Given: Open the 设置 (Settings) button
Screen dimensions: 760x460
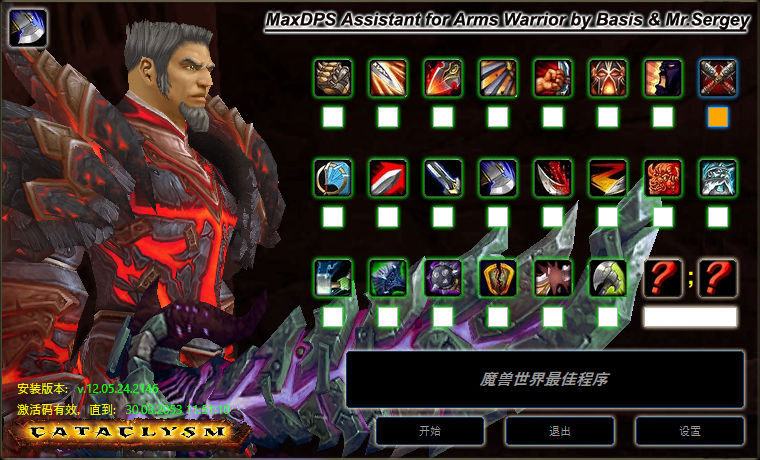Looking at the screenshot, I should pyautogui.click(x=690, y=431).
